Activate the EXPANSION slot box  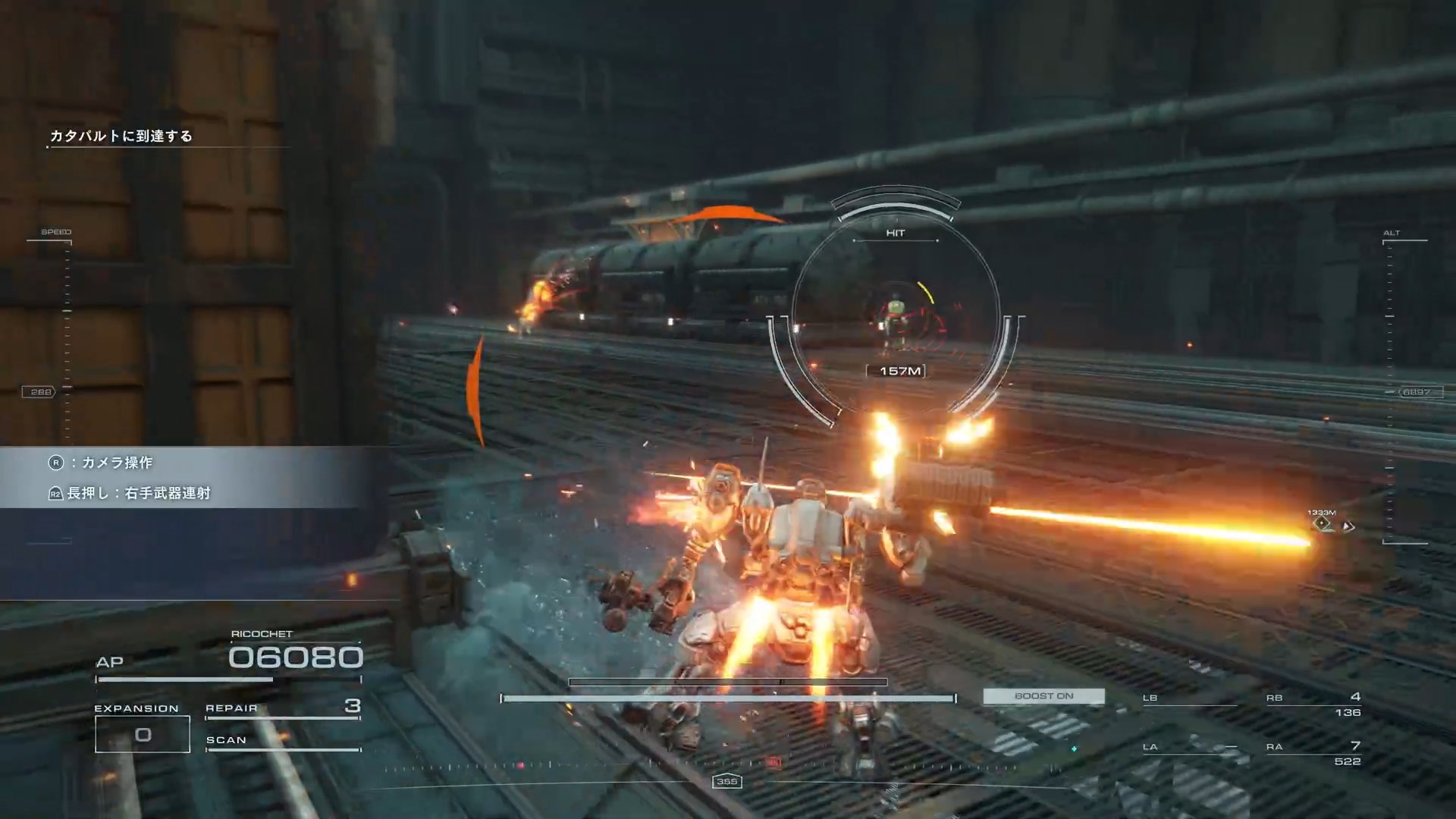pos(143,734)
